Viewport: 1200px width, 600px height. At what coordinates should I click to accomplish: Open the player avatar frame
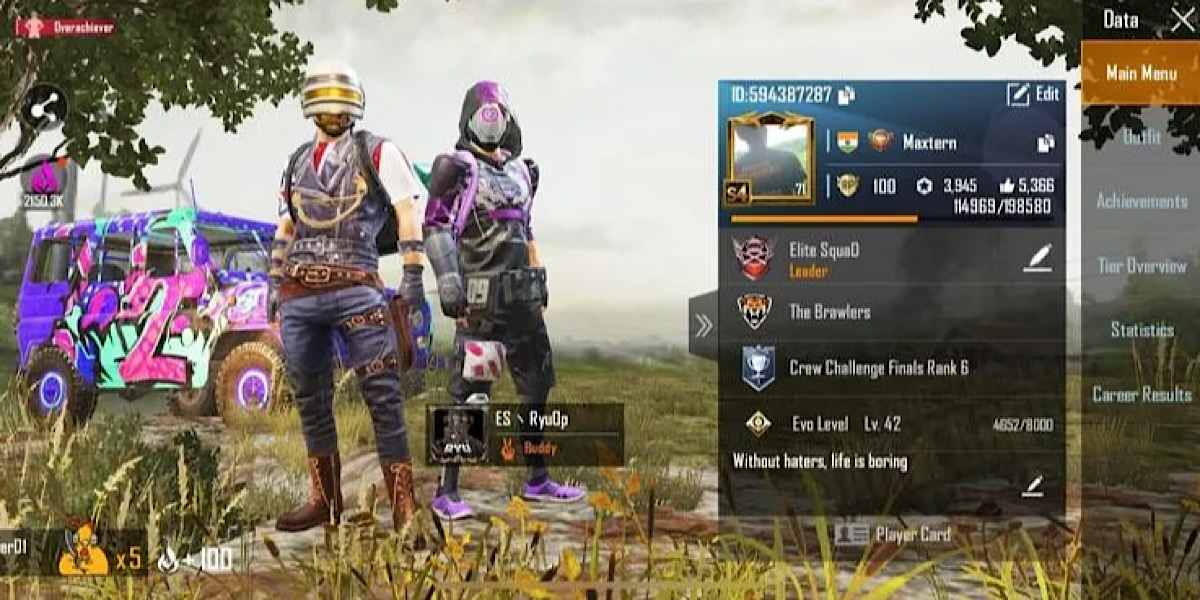click(x=769, y=160)
